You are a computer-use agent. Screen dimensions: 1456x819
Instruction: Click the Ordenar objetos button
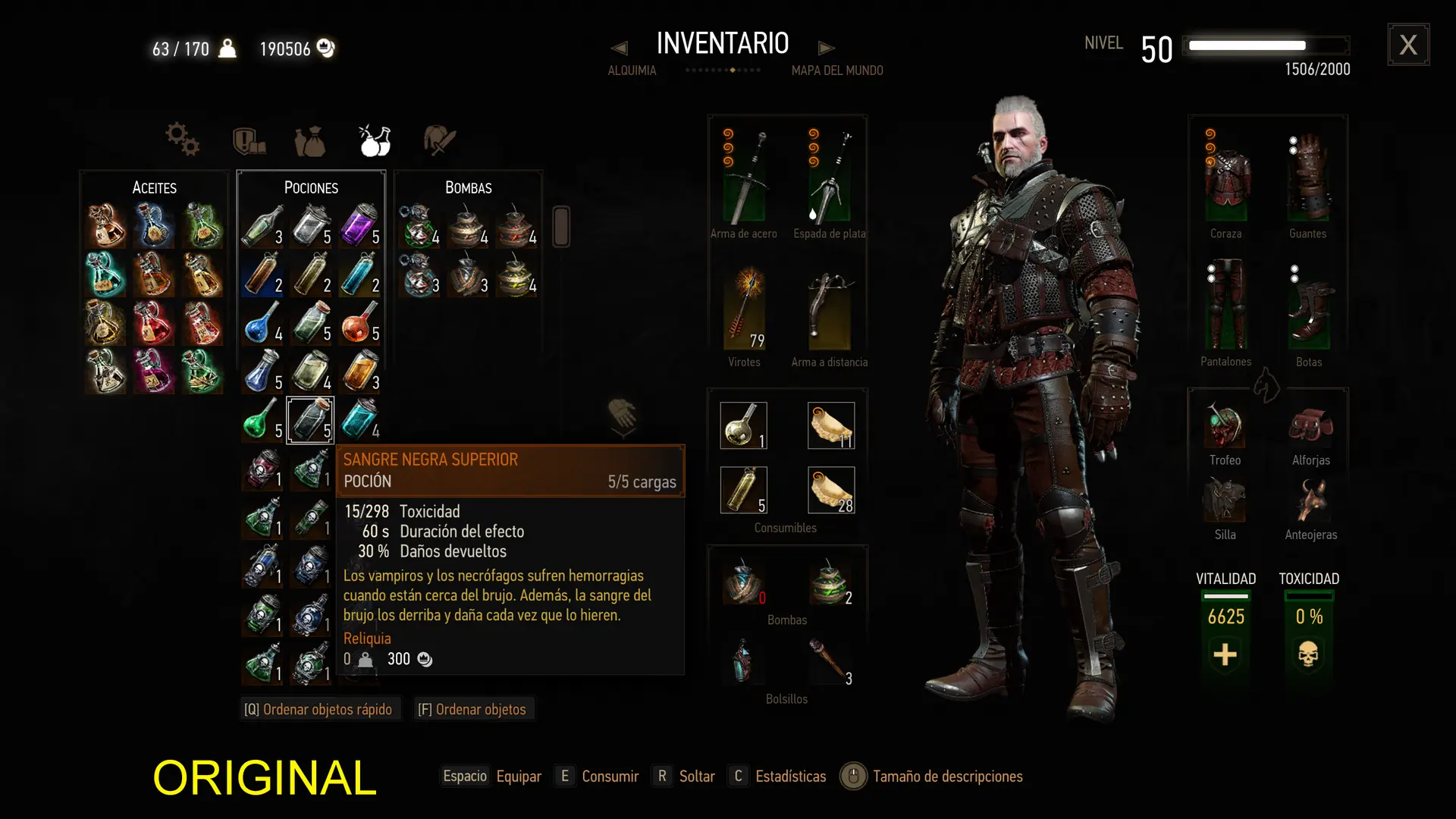[472, 709]
